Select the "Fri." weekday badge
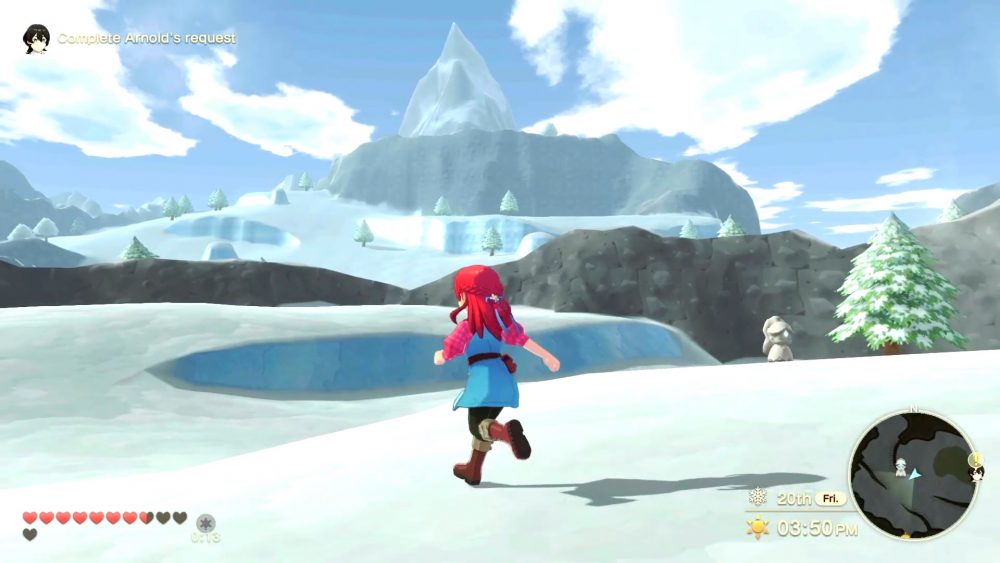The image size is (1000, 563). [x=832, y=498]
